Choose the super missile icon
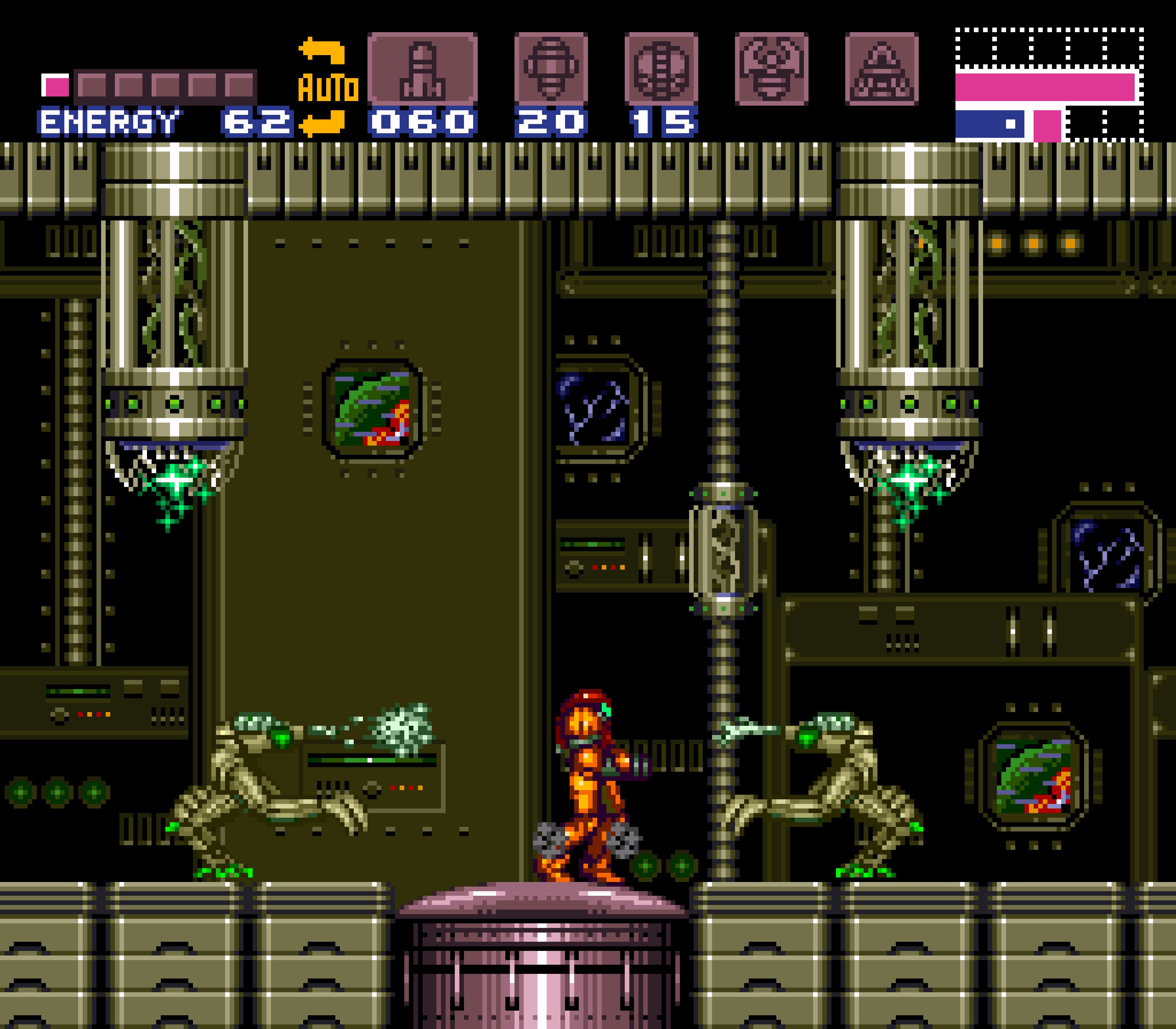Screen dimensions: 1176x1029 (551, 69)
